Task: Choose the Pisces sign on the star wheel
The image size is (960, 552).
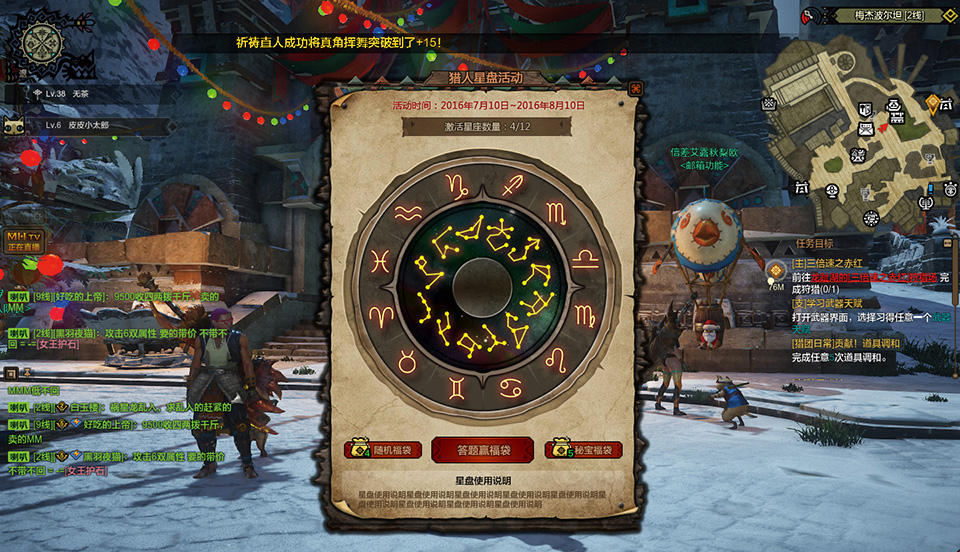Action: click(380, 262)
